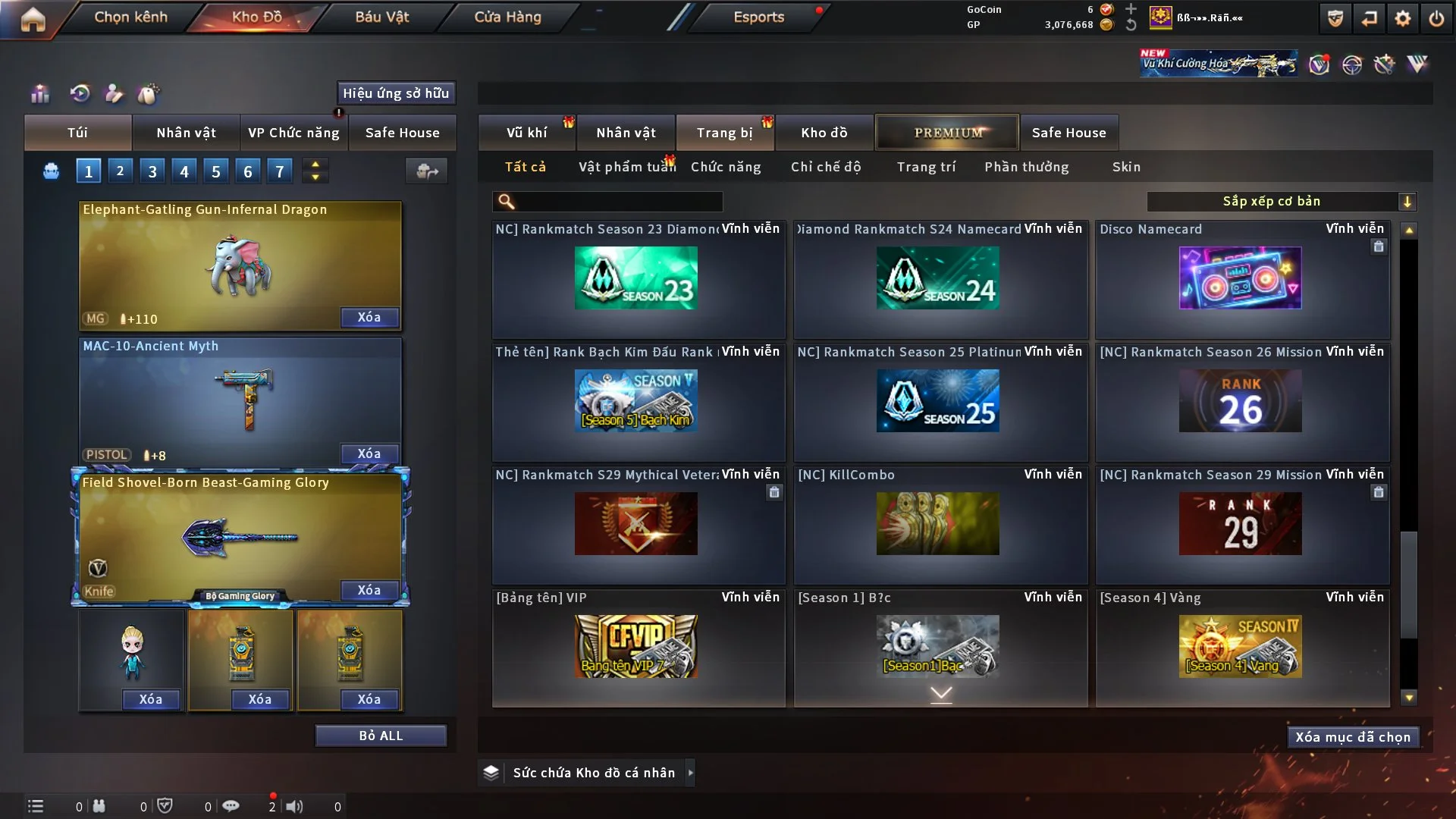This screenshot has height=819, width=1456.
Task: Click the power exit icon
Action: (x=1436, y=18)
